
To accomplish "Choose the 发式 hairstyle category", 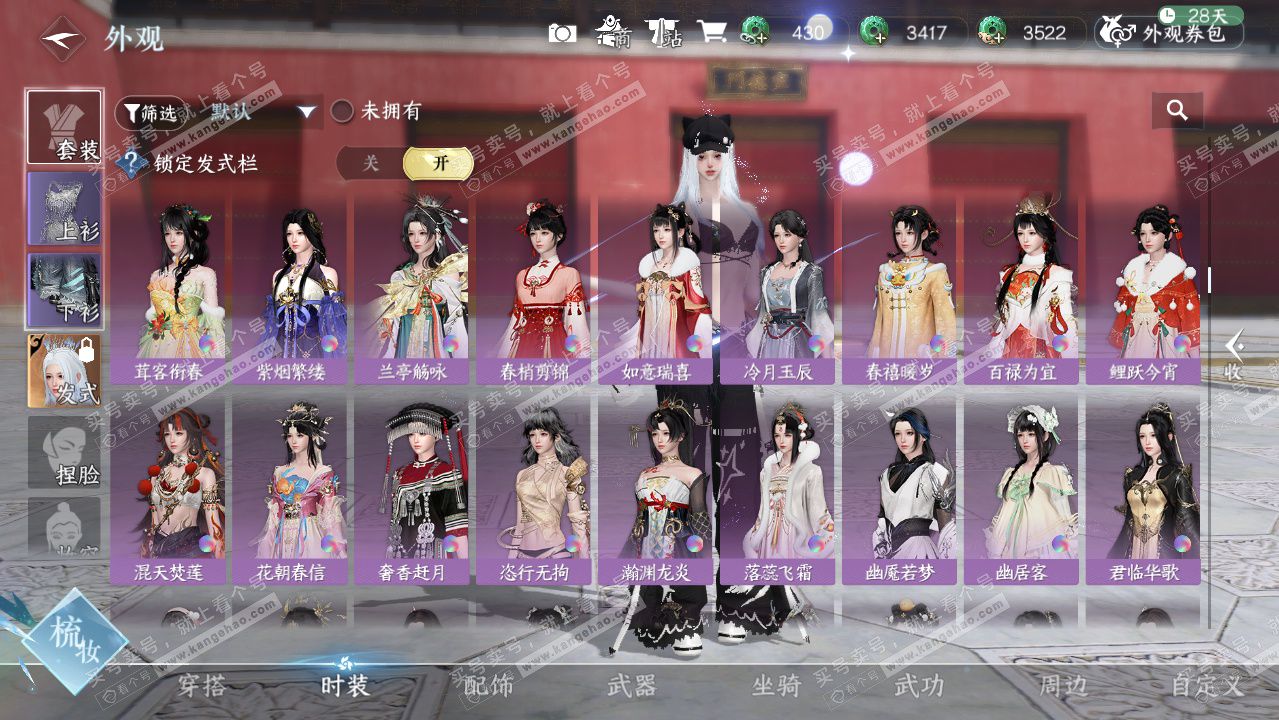I will coord(65,371).
